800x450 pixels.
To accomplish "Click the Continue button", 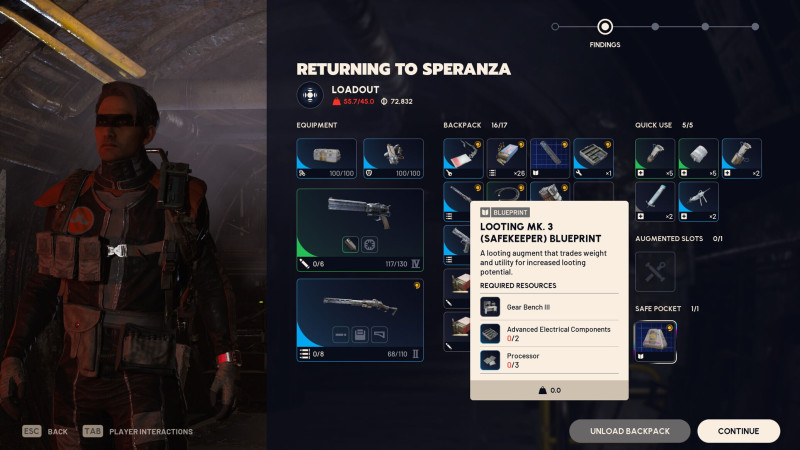I will pyautogui.click(x=738, y=431).
